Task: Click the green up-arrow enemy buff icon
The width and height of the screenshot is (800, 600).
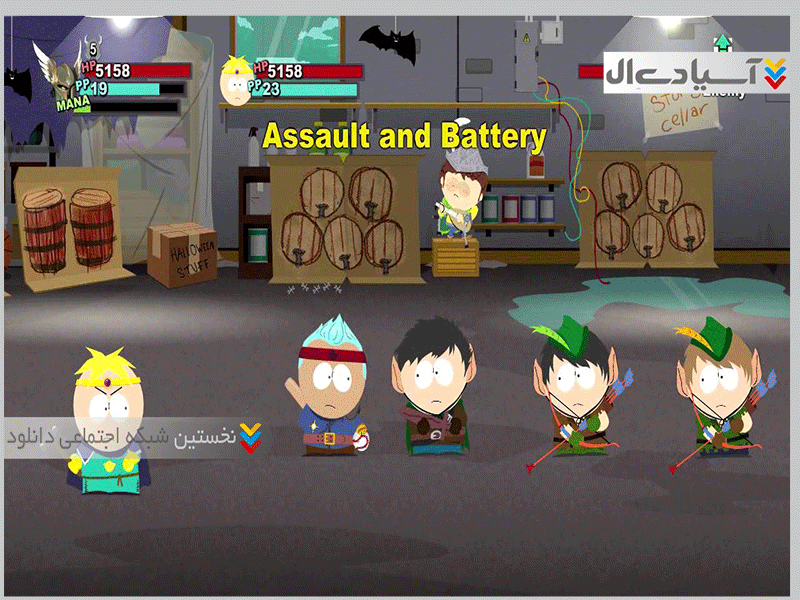Action: tap(722, 43)
